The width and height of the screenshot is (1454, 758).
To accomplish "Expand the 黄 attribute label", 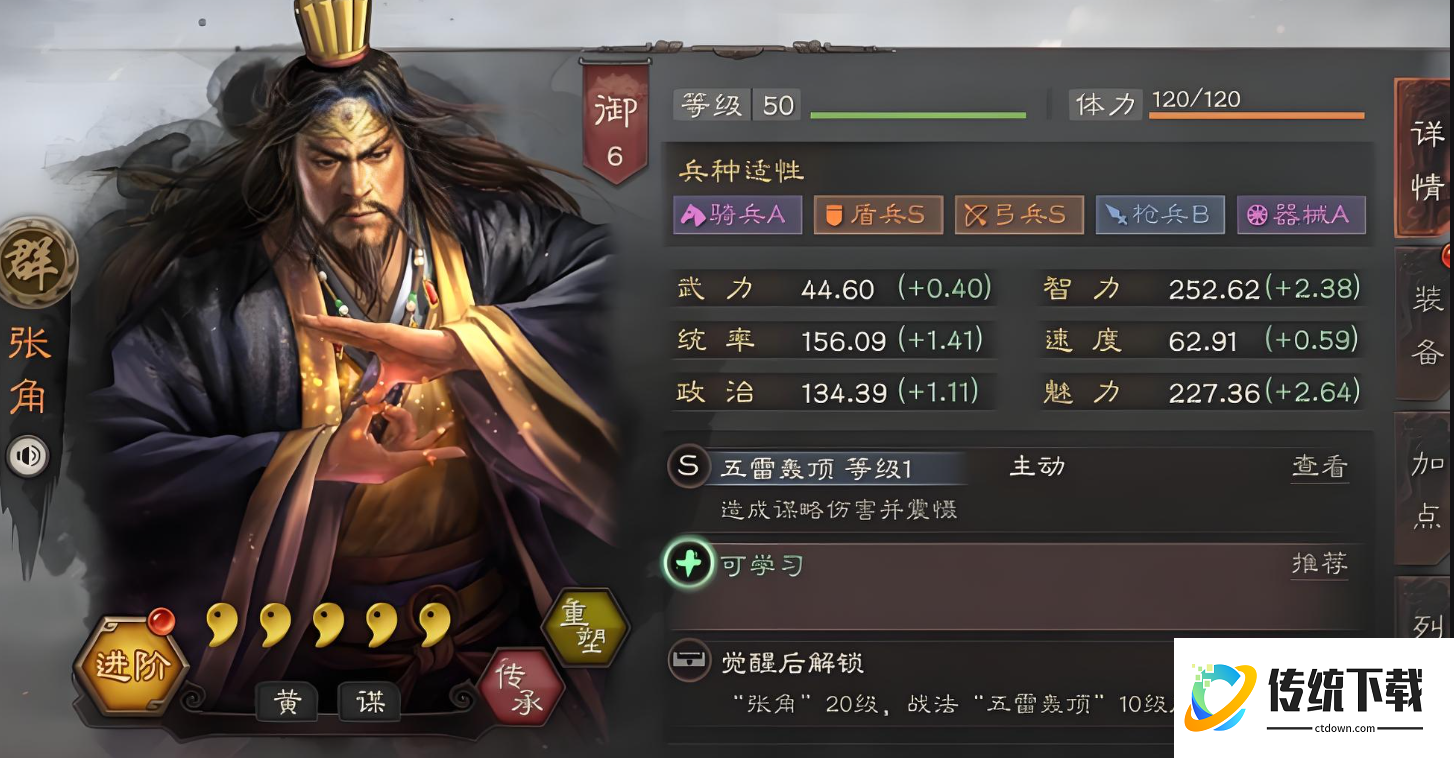I will tap(287, 703).
